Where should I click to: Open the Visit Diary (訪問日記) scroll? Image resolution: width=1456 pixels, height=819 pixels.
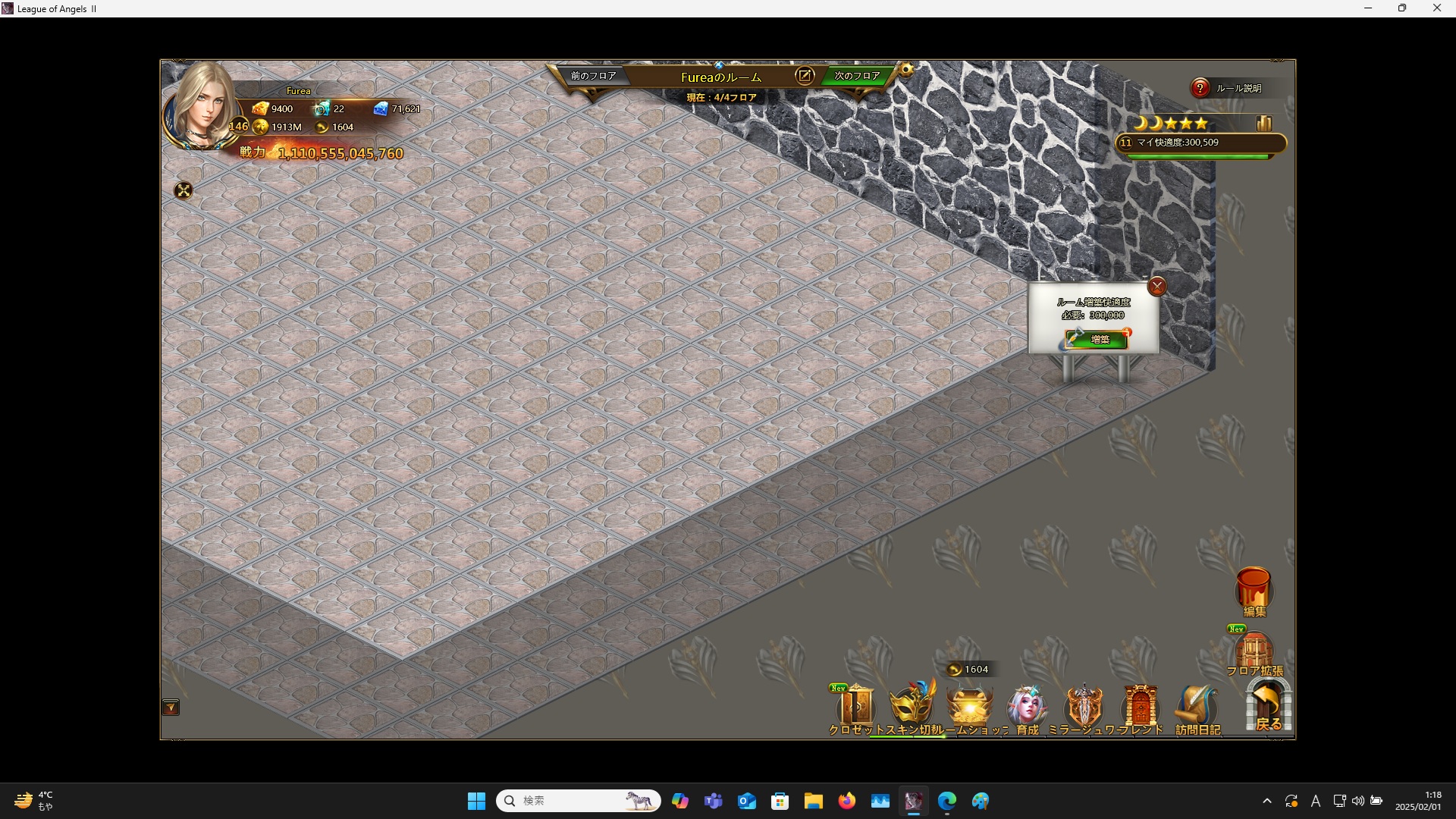click(x=1197, y=707)
